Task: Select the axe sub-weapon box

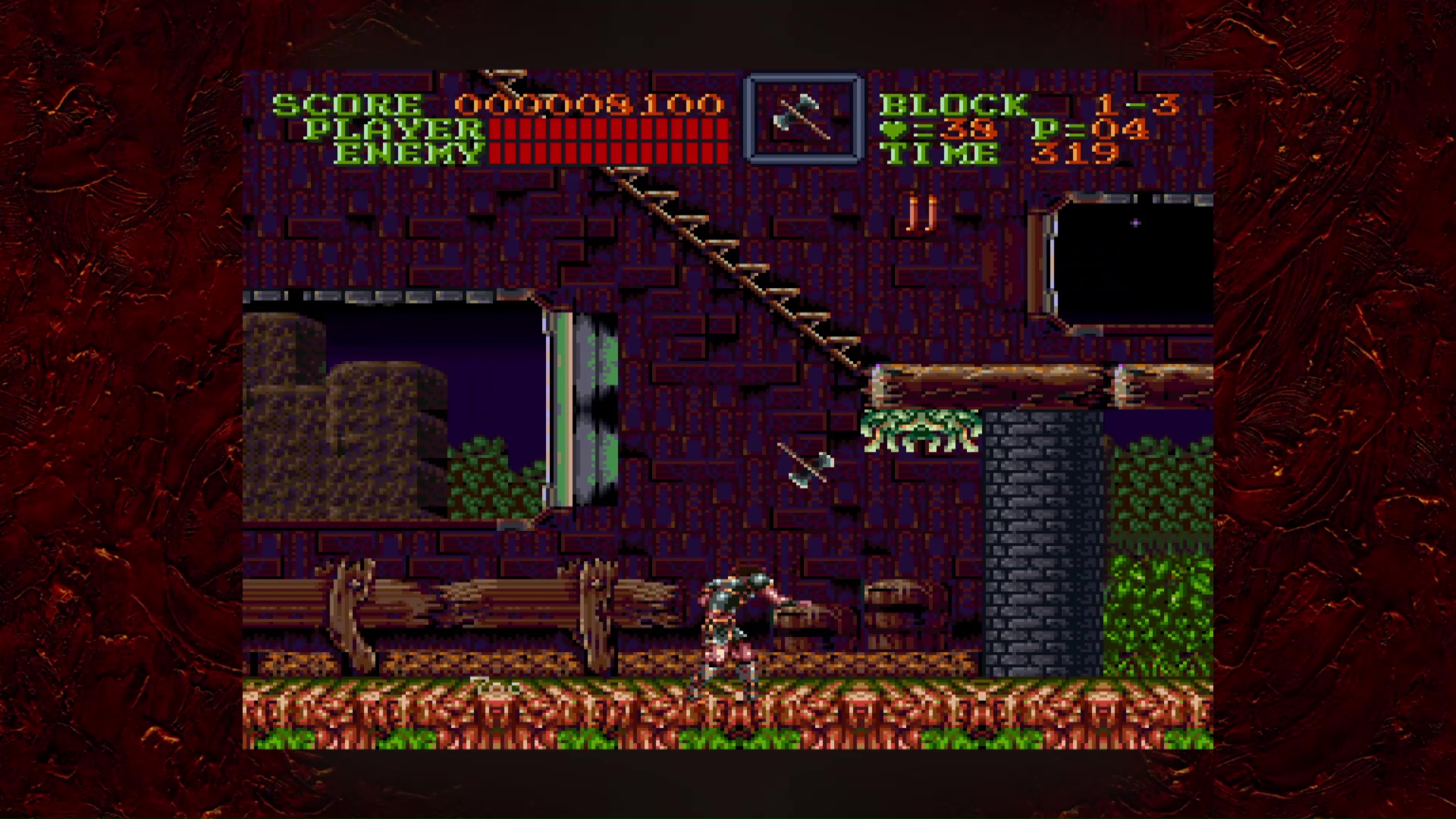Action: [x=804, y=118]
